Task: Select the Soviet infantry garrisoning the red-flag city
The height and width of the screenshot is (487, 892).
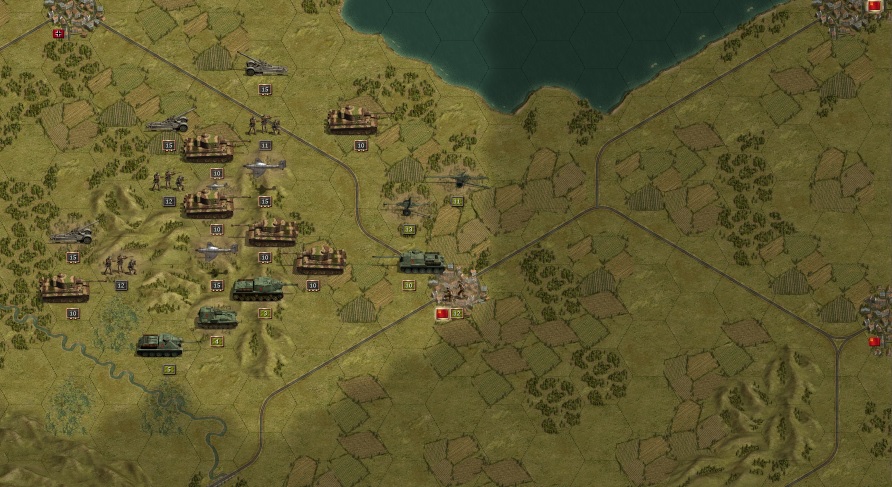Action: click(x=457, y=288)
